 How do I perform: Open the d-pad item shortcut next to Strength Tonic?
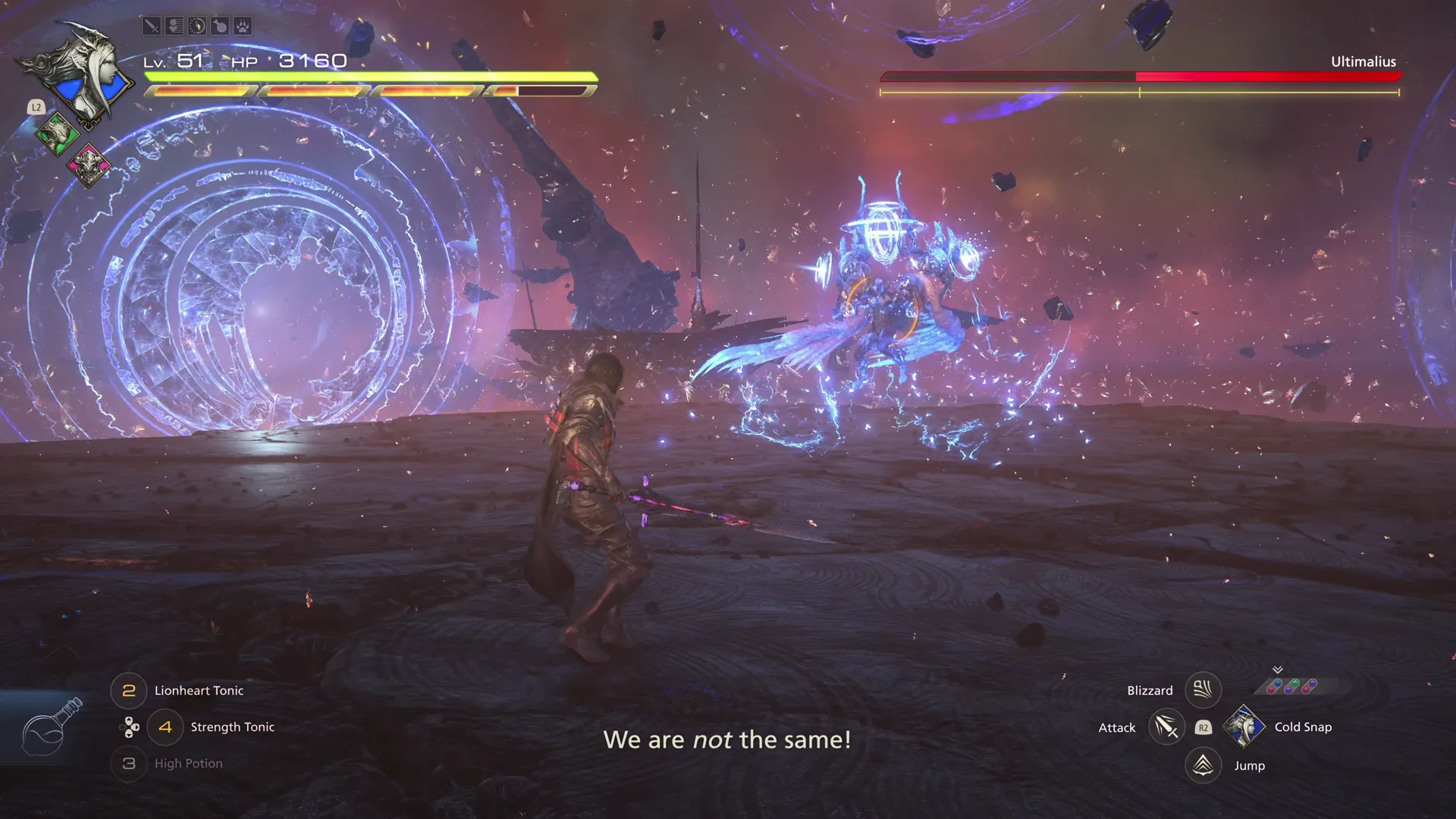128,726
